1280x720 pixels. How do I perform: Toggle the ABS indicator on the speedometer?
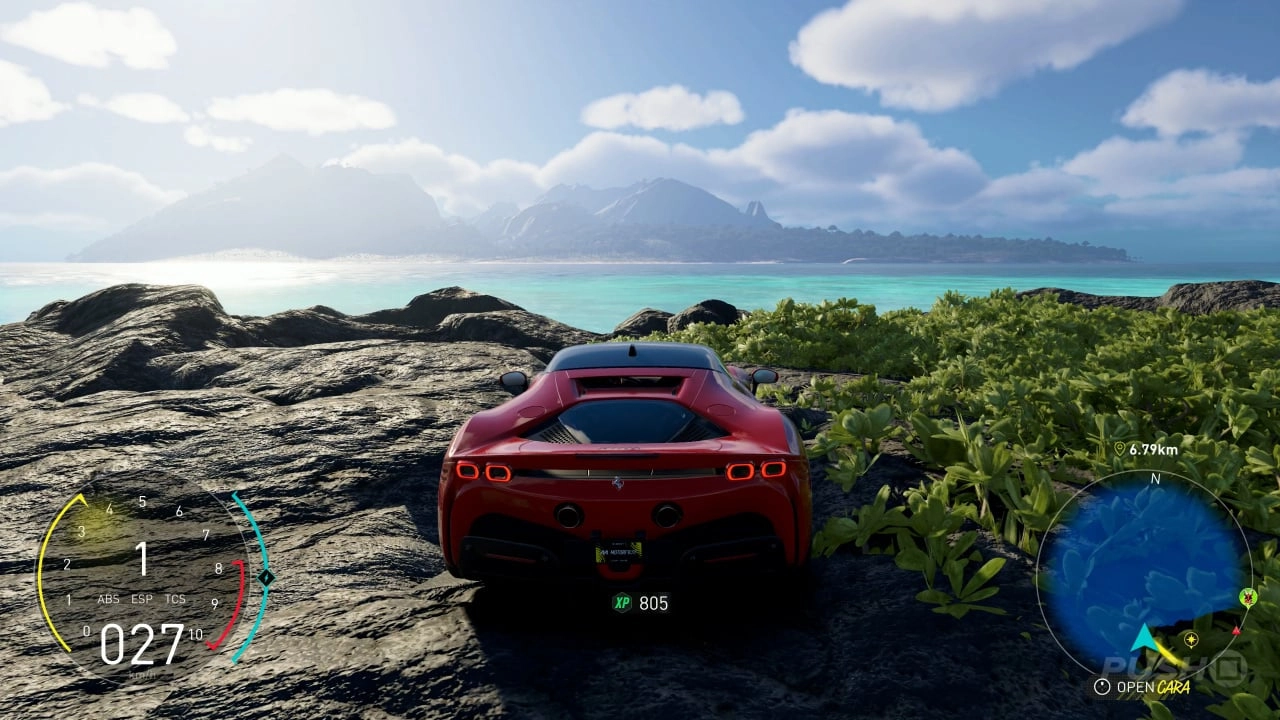[x=108, y=599]
